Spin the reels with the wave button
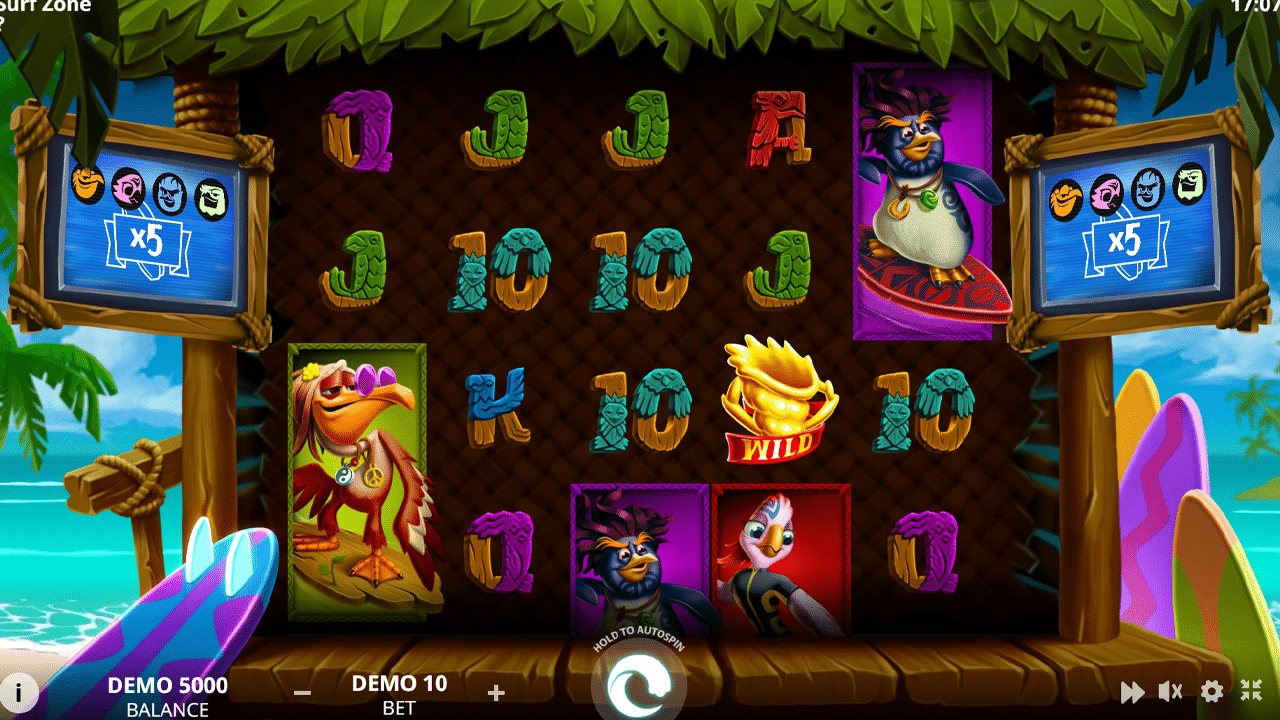 click(638, 687)
